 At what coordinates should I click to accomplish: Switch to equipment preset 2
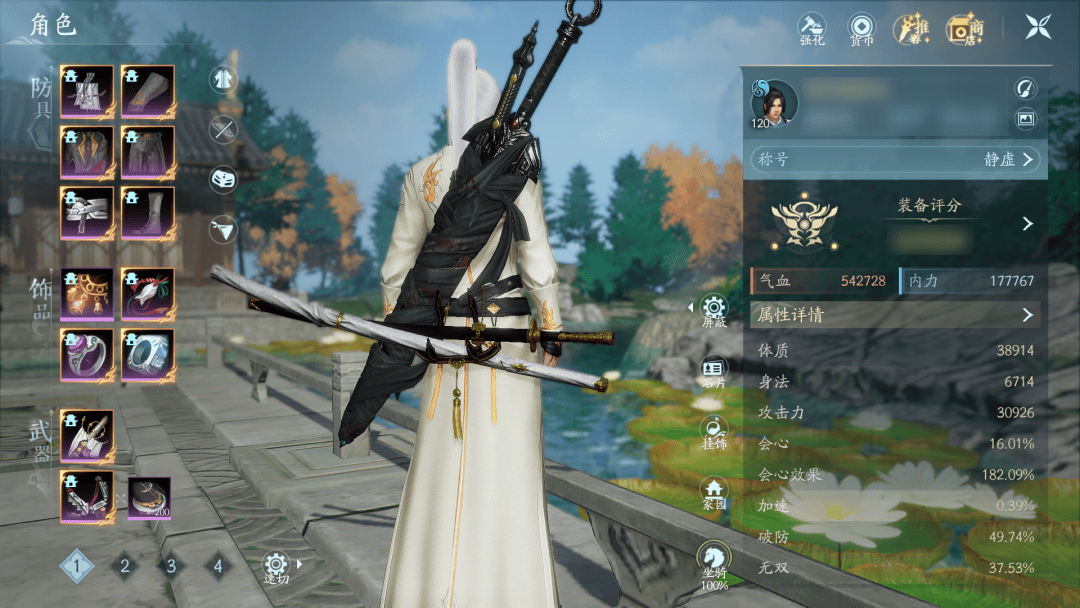(x=125, y=567)
